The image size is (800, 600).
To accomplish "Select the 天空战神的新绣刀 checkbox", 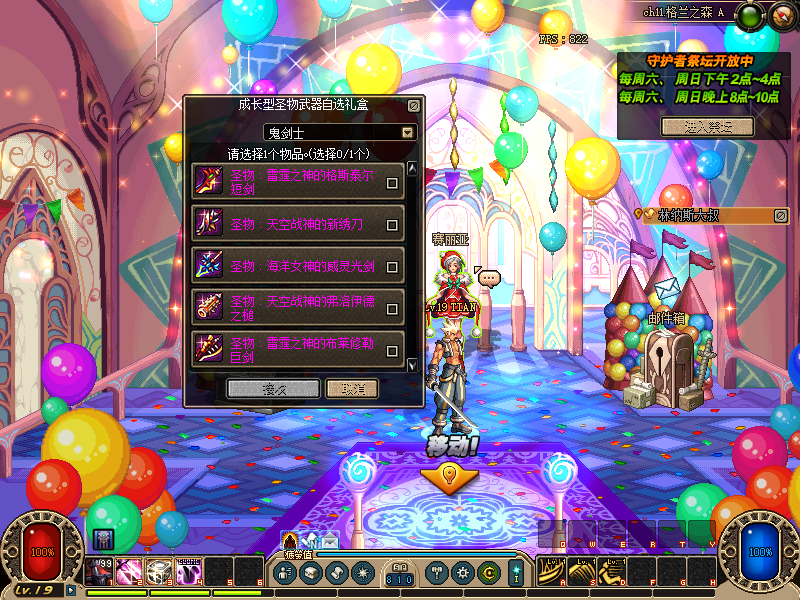I will (x=393, y=225).
